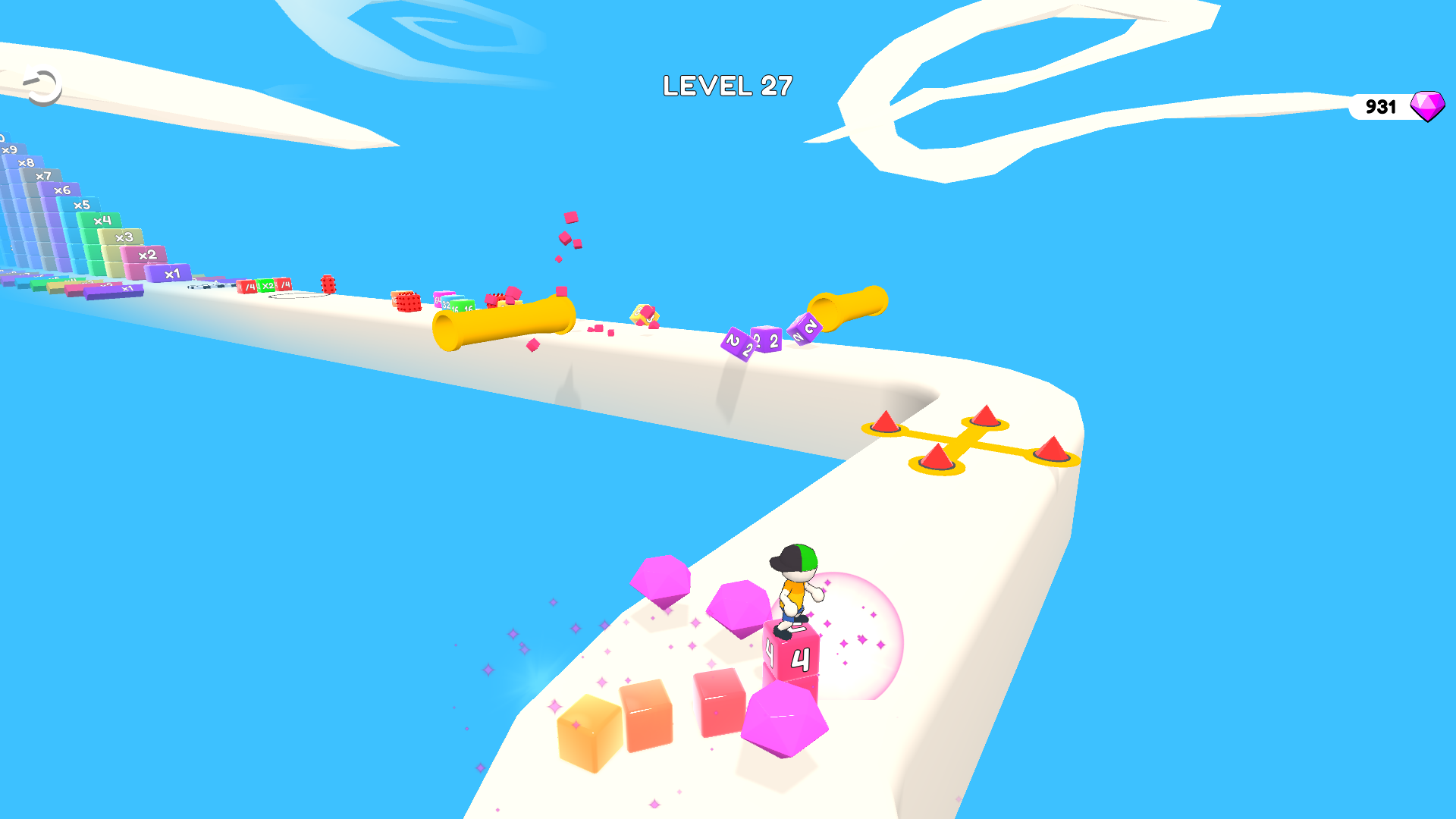Click the green ×2 gate

click(x=266, y=287)
